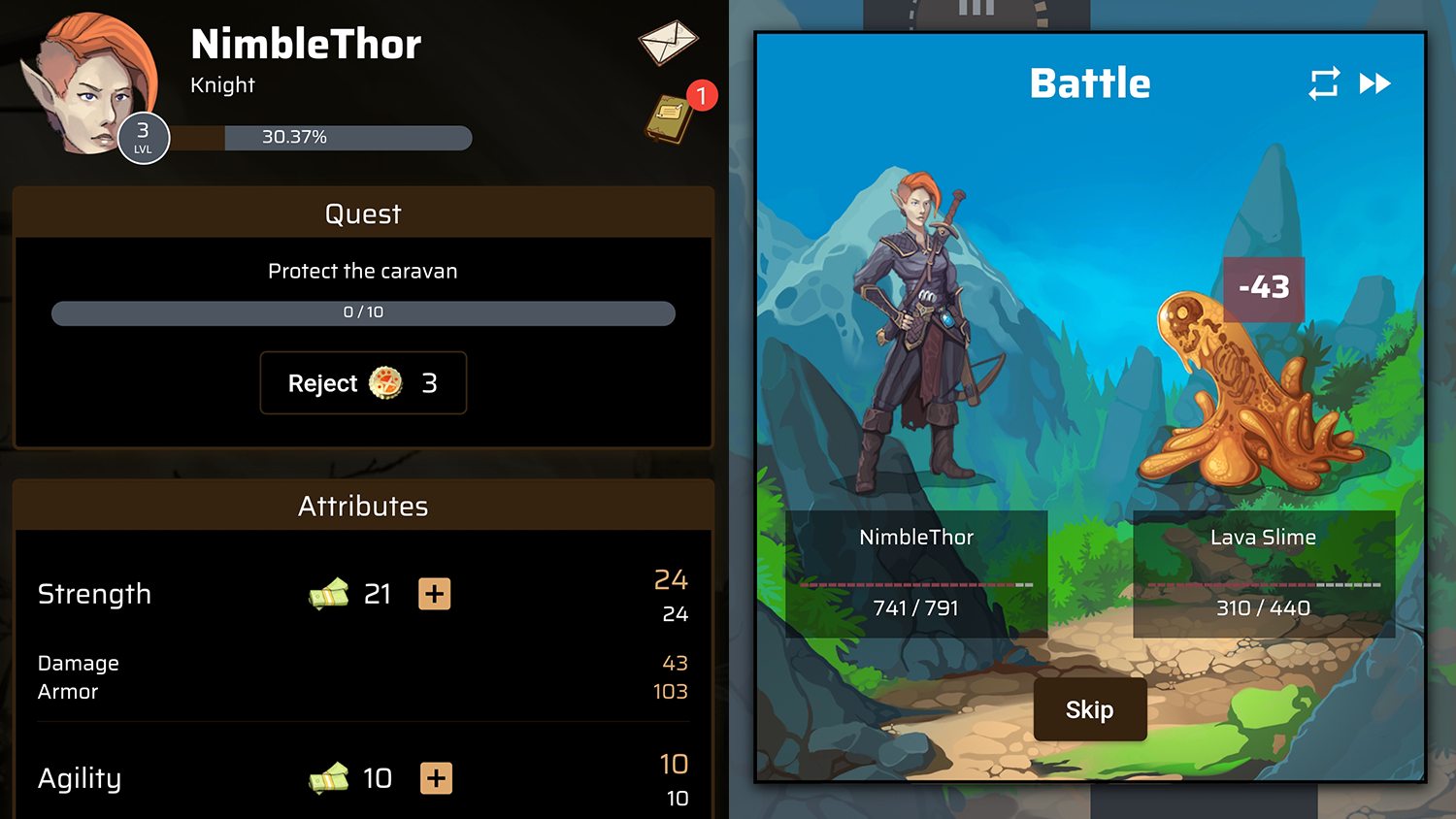Click the 0/10 quest progress bar
This screenshot has height=819, width=1456.
pos(362,312)
